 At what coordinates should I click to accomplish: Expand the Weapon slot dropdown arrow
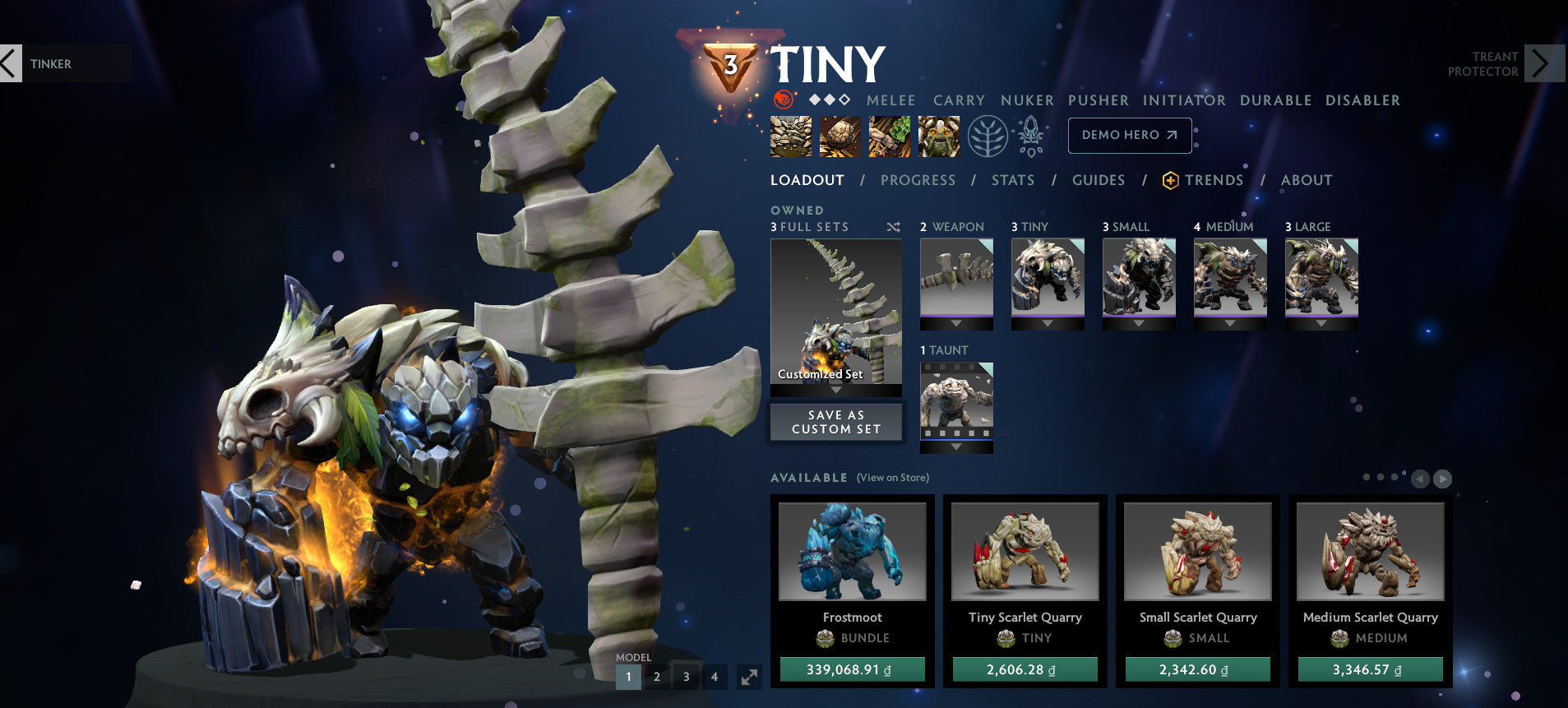pos(955,324)
